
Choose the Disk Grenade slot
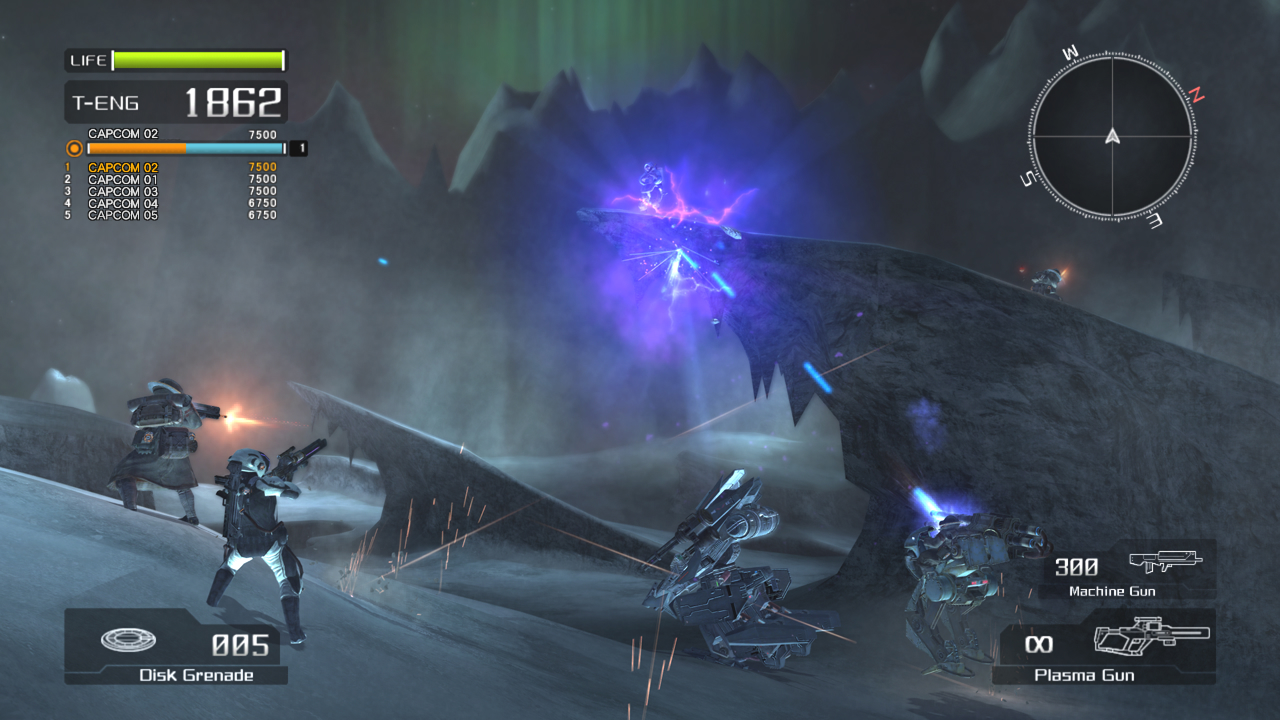coord(176,647)
